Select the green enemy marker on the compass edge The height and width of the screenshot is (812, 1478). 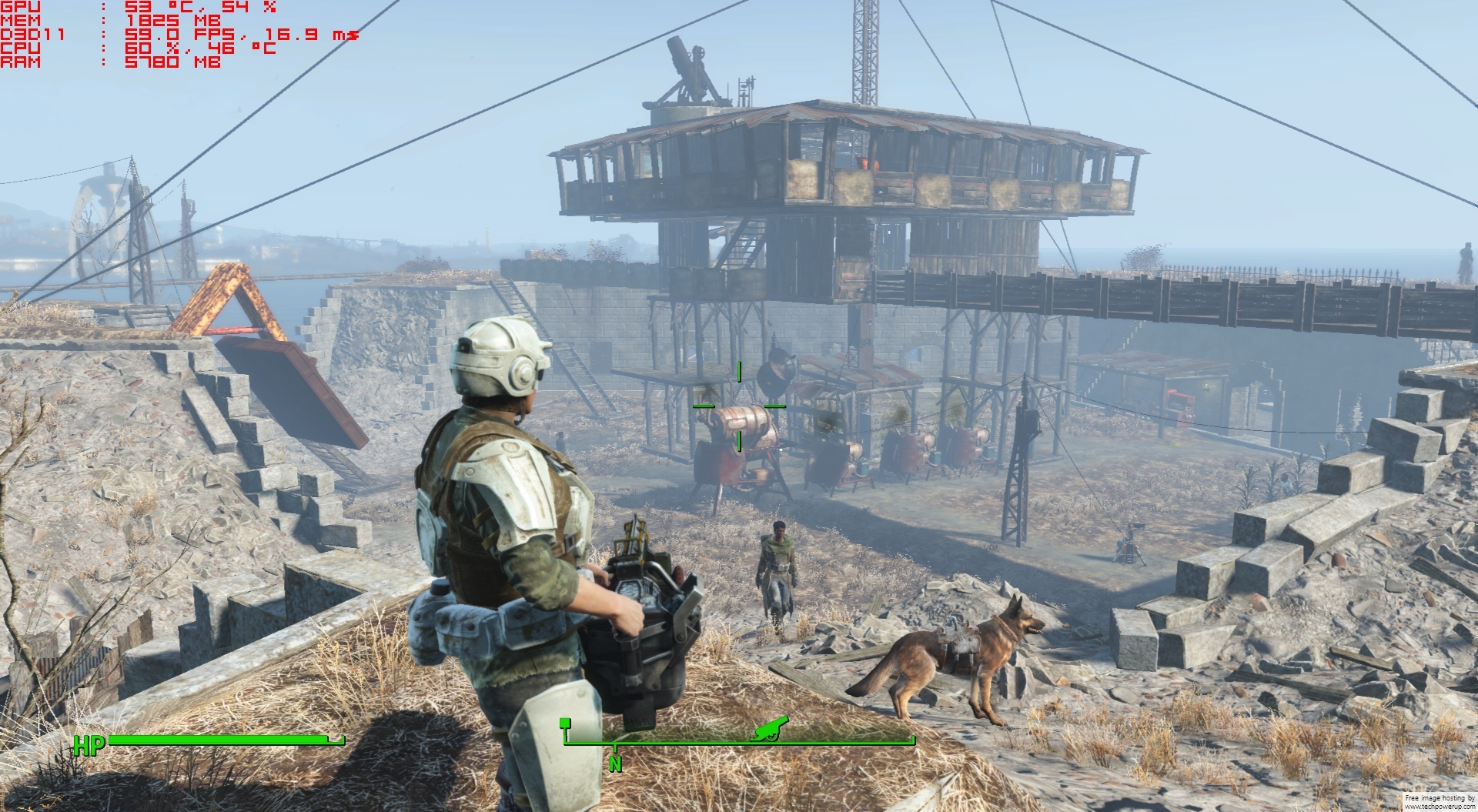[x=565, y=723]
